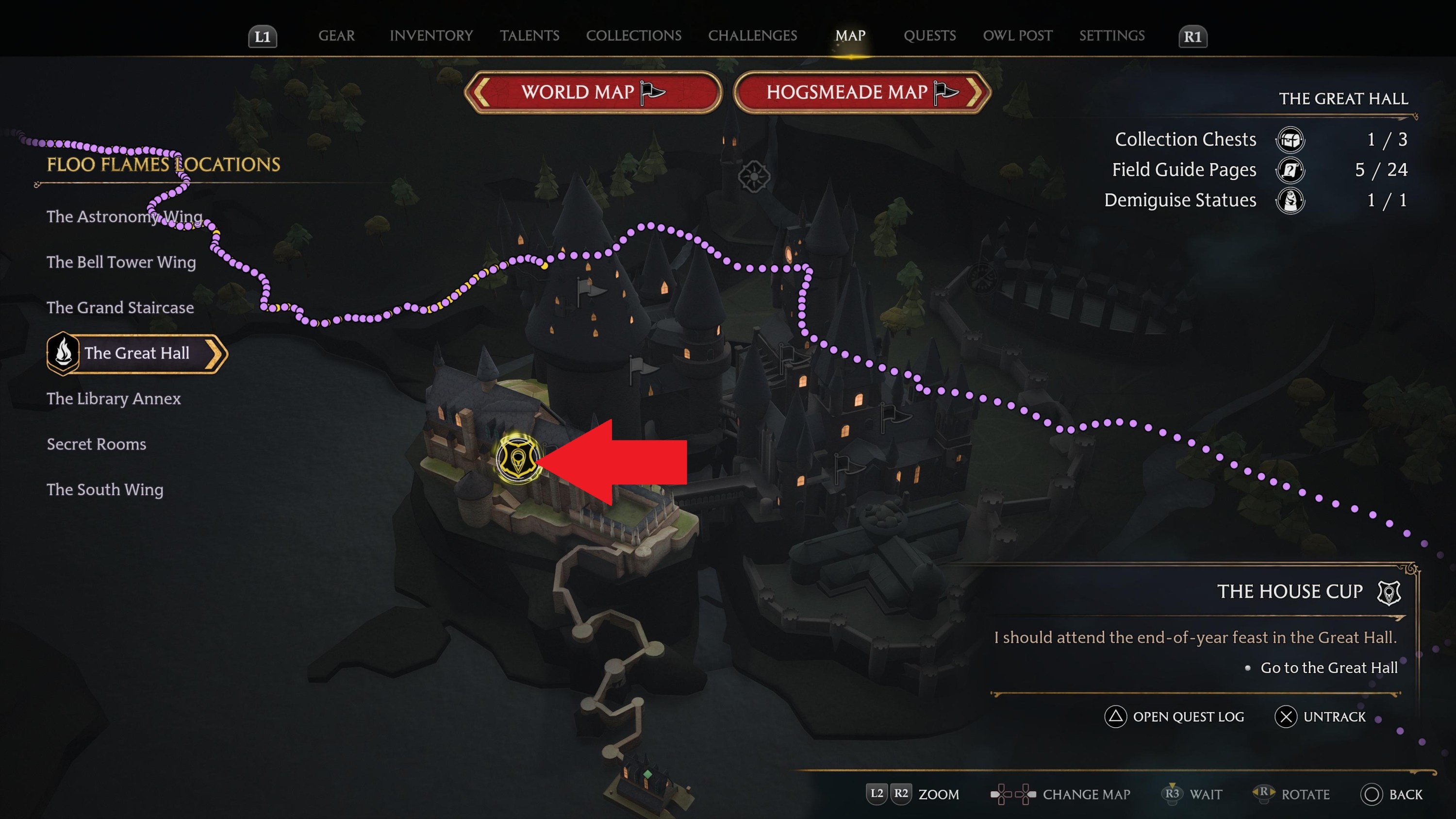Click the left chevron on WORLD MAP banner
Image resolution: width=1456 pixels, height=819 pixels.
click(481, 92)
